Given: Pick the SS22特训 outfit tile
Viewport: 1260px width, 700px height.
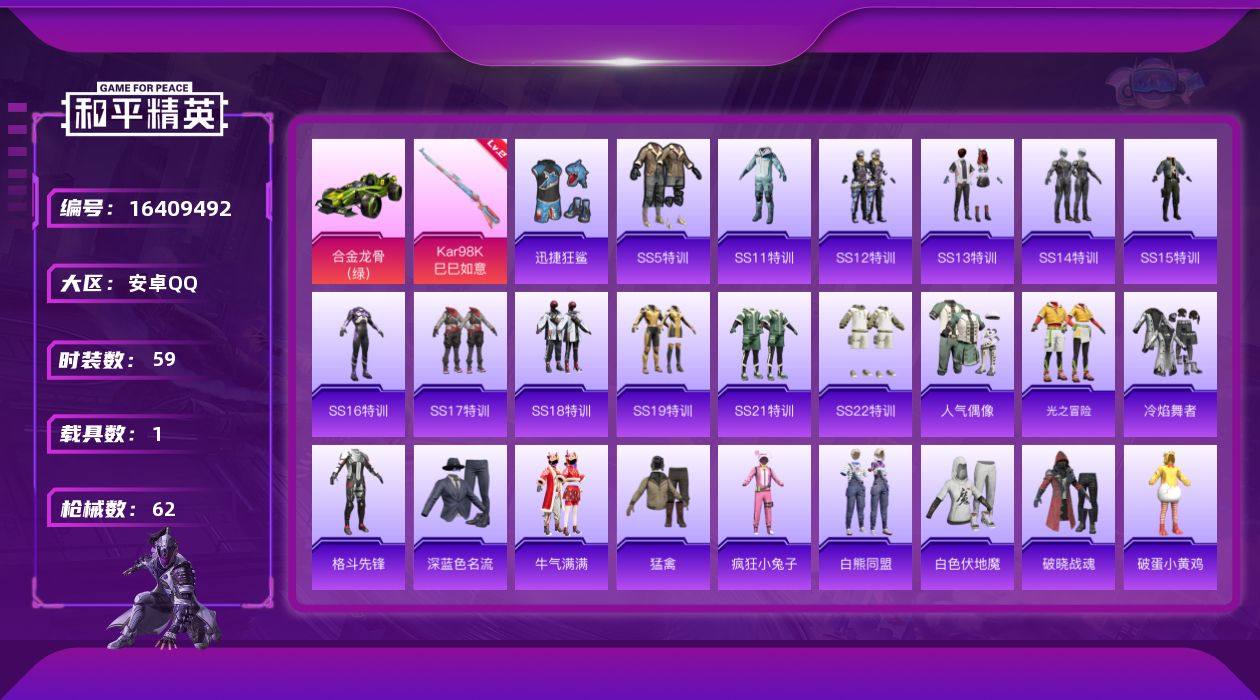Looking at the screenshot, I should [865, 364].
